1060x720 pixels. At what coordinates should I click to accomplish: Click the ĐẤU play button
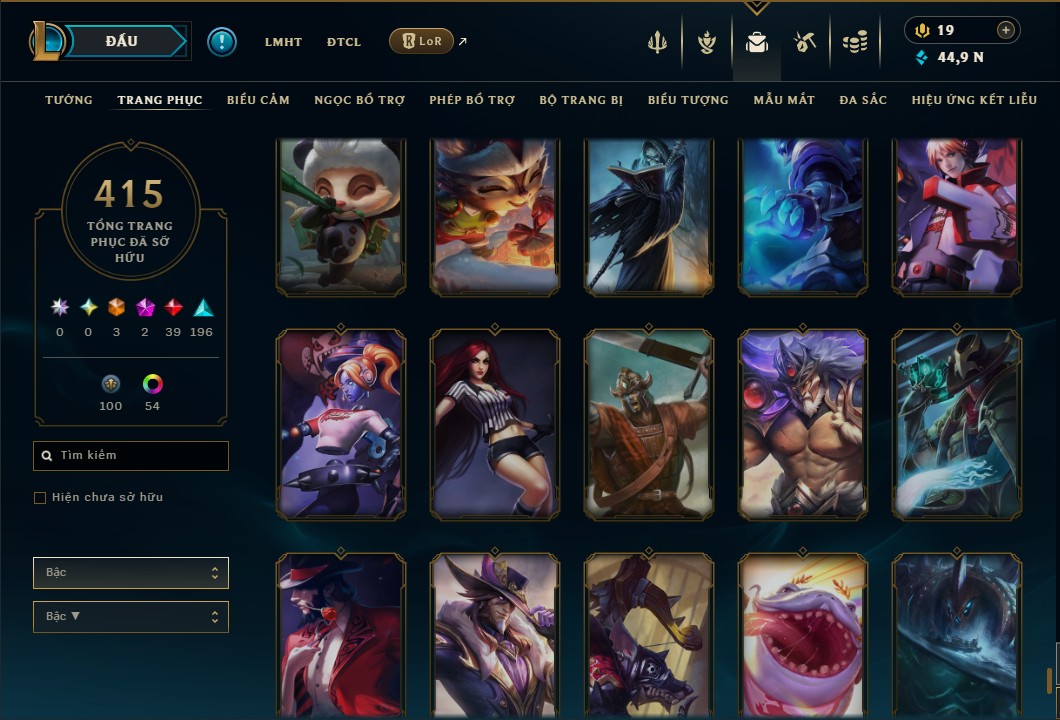[x=121, y=41]
